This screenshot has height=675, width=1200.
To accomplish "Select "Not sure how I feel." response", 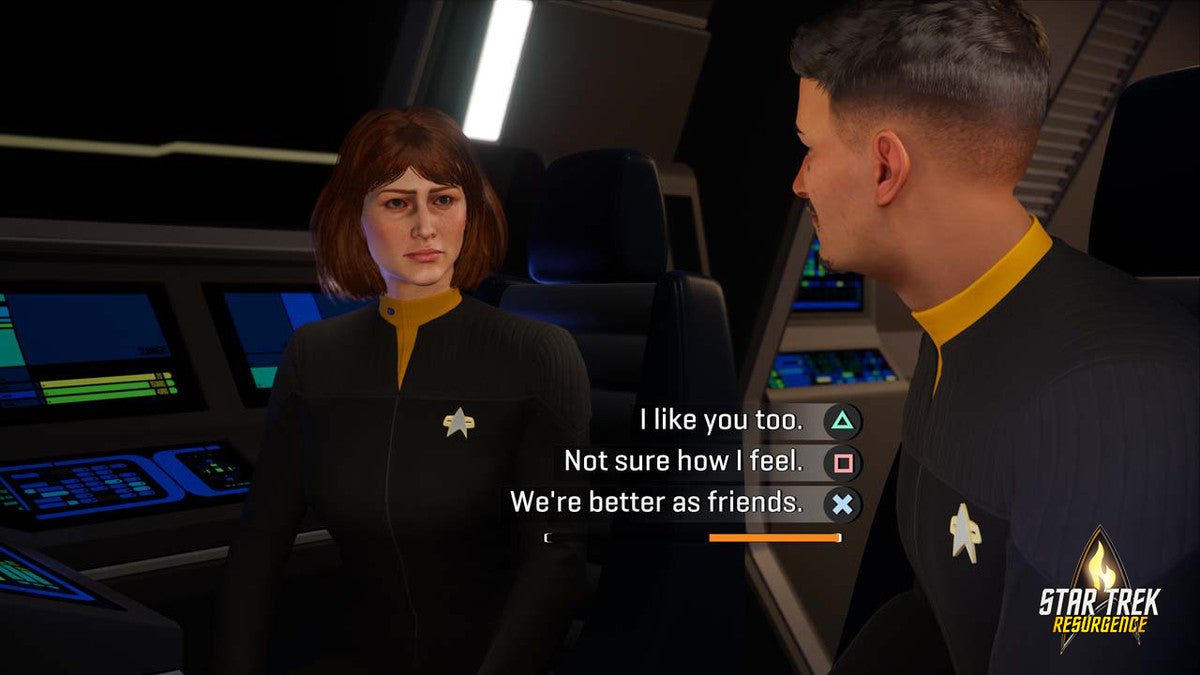I will pos(683,462).
